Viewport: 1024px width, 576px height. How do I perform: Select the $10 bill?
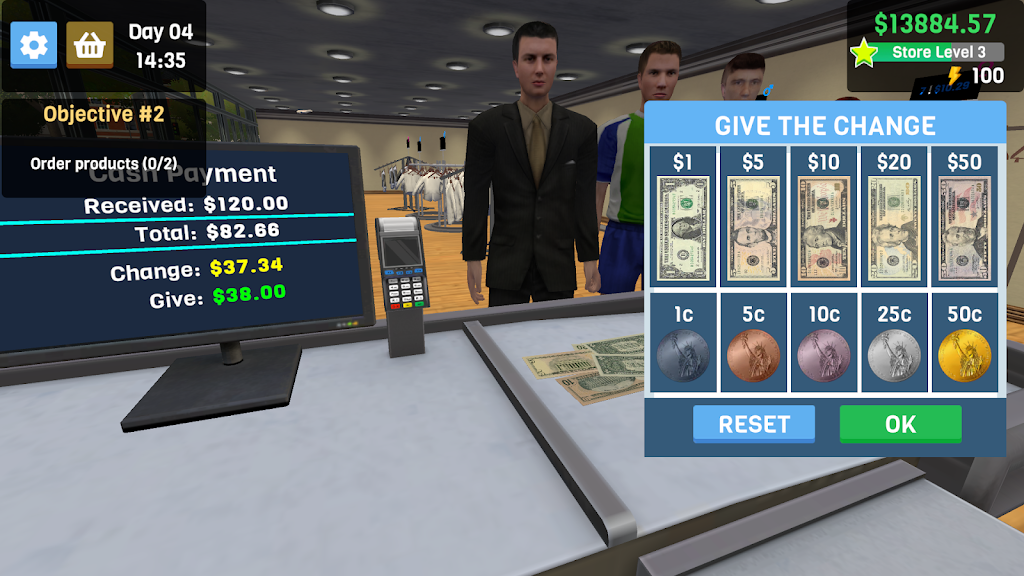[x=824, y=228]
